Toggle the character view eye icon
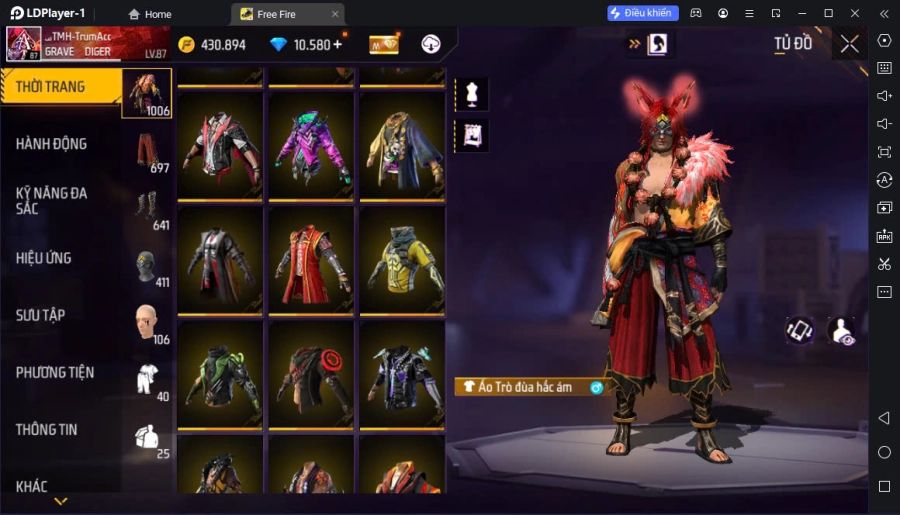900x515 pixels. pyautogui.click(x=843, y=331)
